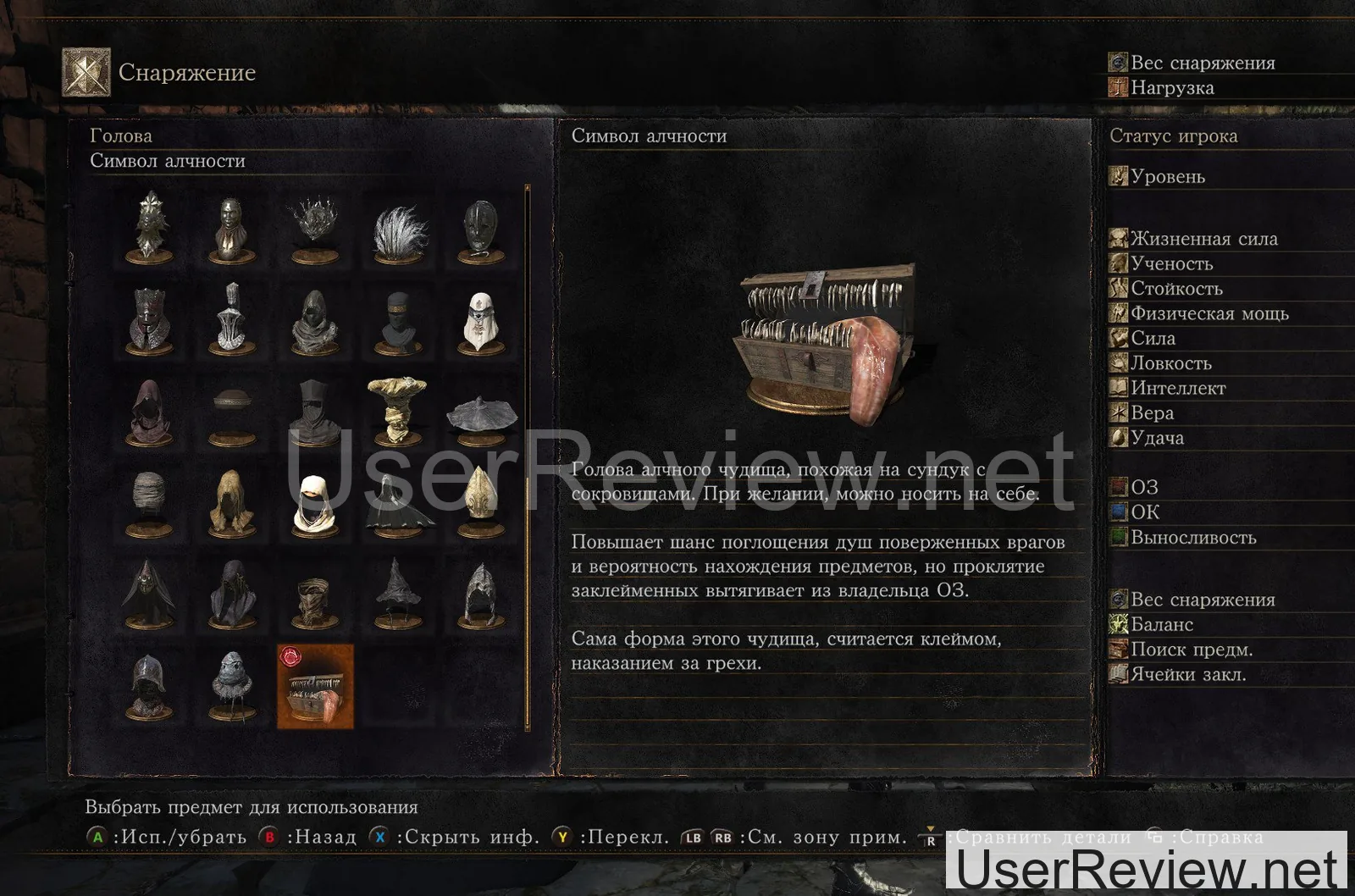Image resolution: width=1355 pixels, height=896 pixels.
Task: Choose the ivory pointed mitre helmet
Action: pos(480,501)
